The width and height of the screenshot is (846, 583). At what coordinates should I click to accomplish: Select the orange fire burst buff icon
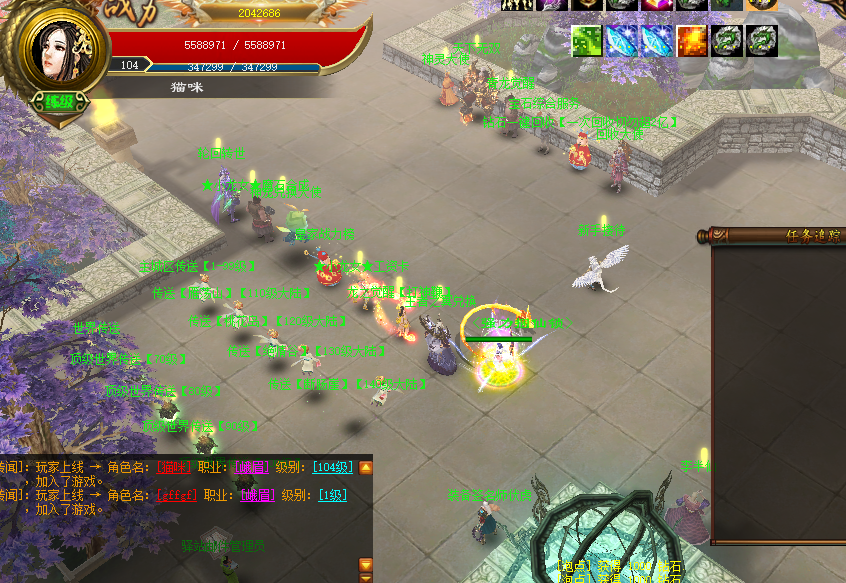coord(692,41)
